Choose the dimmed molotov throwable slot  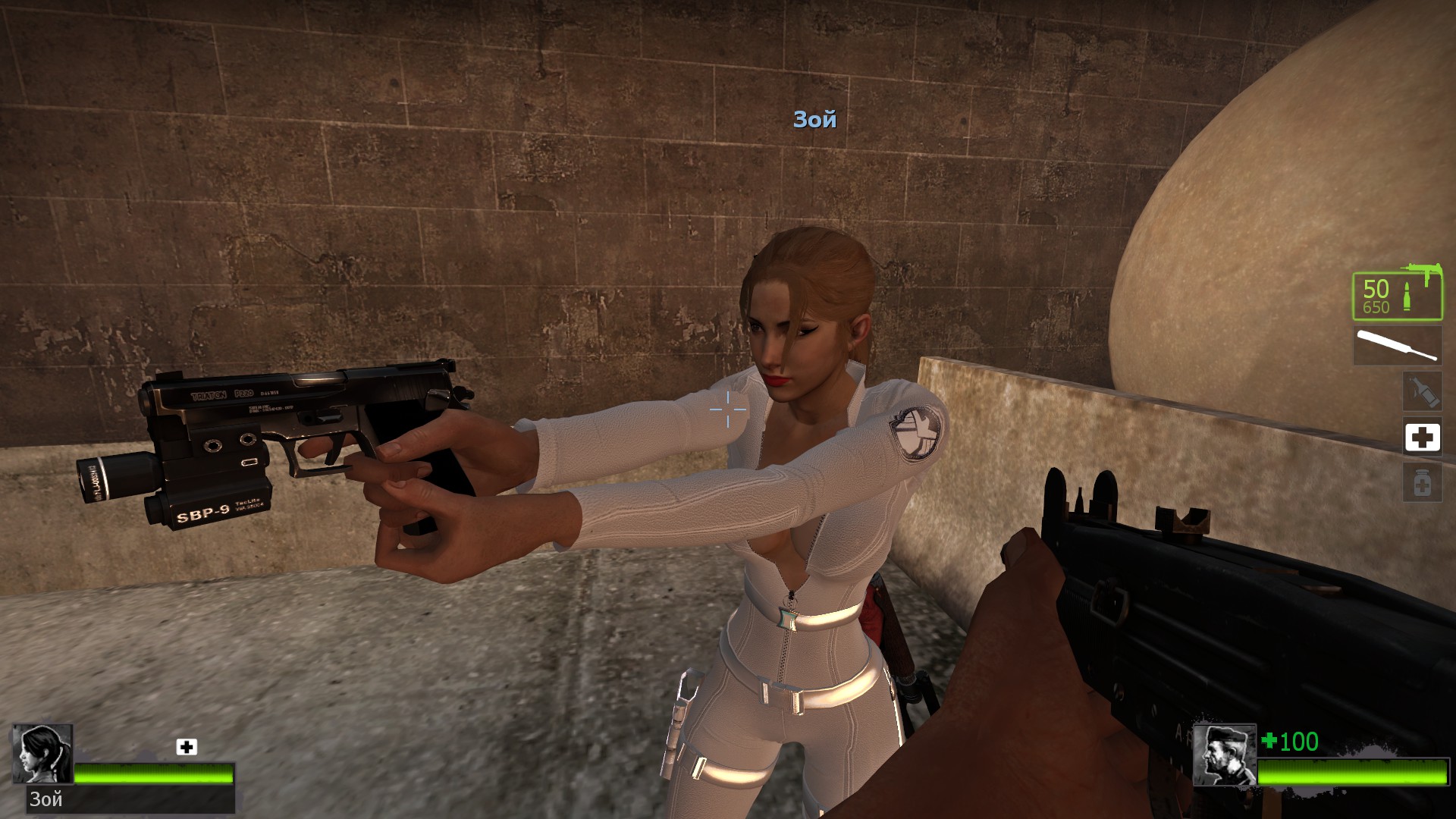1422,391
